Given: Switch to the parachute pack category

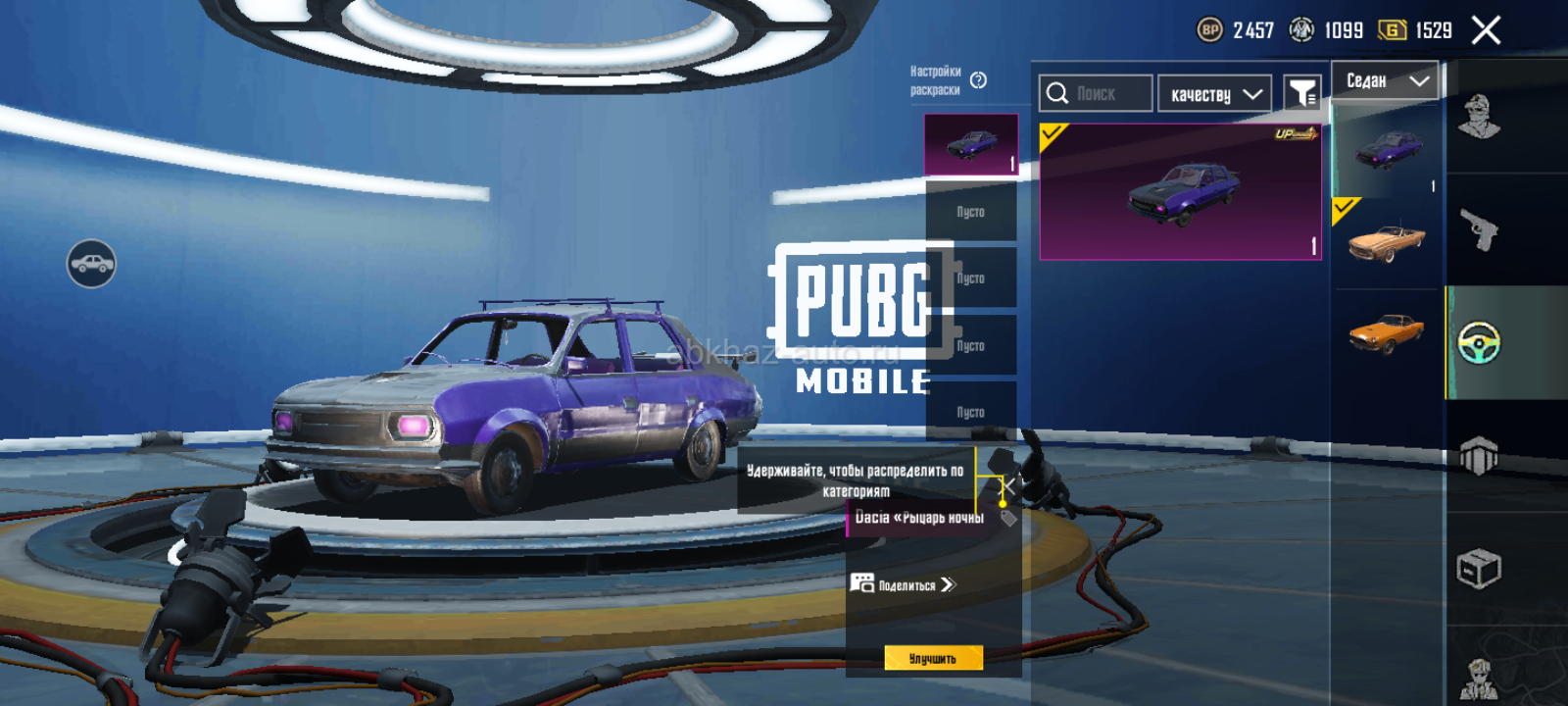Looking at the screenshot, I should (x=1479, y=456).
